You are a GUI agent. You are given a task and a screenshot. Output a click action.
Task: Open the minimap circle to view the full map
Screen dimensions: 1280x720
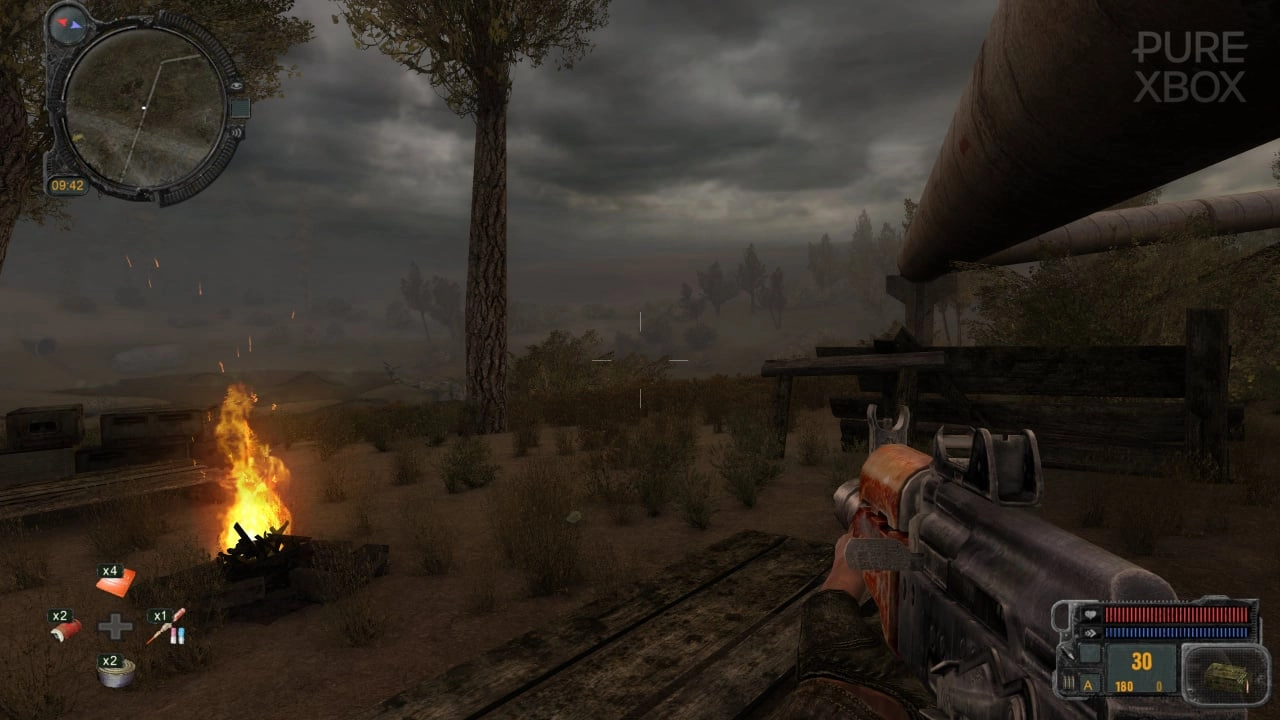tap(144, 106)
